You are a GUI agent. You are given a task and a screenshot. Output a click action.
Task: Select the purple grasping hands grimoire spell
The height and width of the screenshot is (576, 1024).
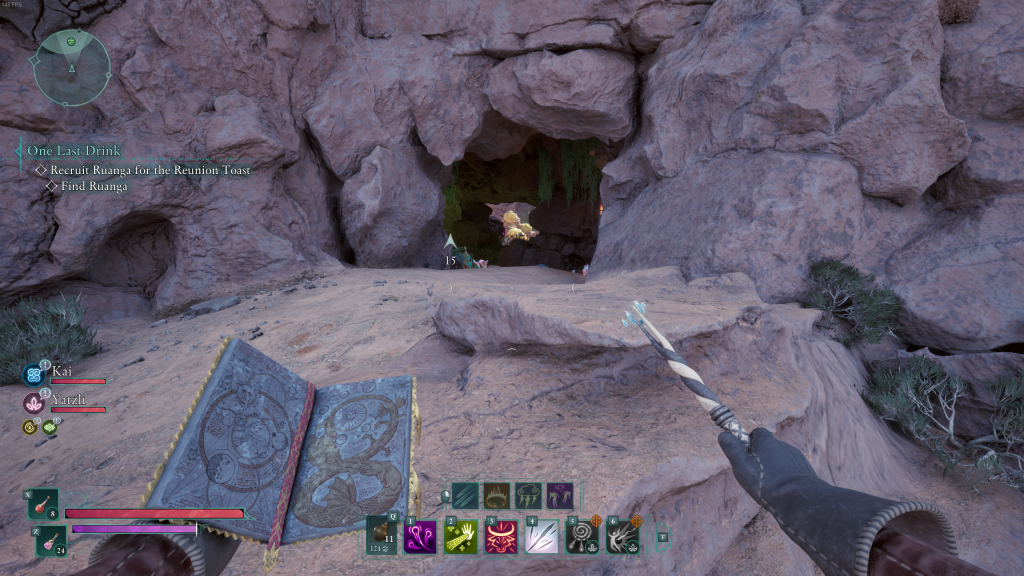[x=559, y=495]
